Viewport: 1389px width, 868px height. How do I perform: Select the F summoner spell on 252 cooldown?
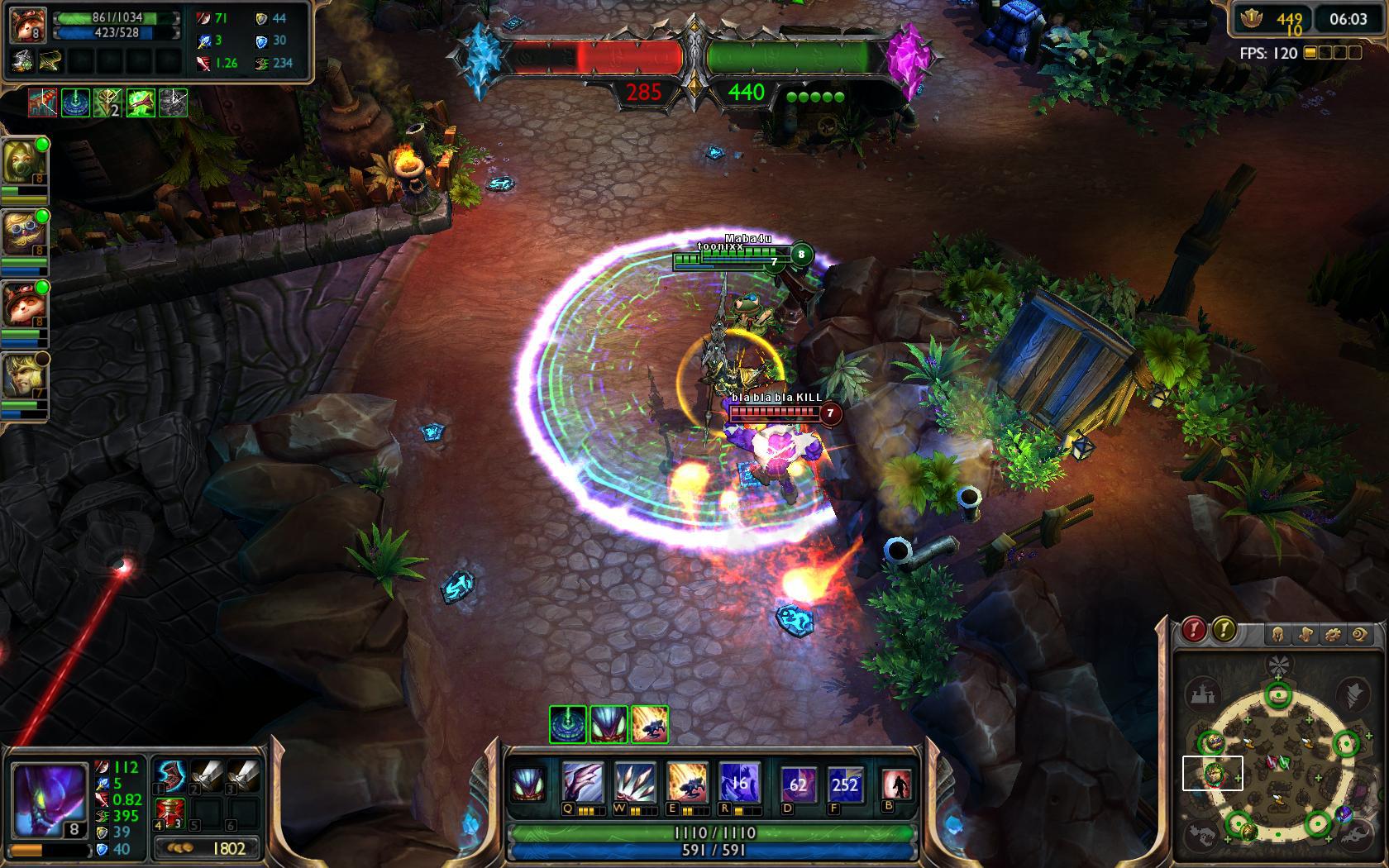[x=845, y=784]
